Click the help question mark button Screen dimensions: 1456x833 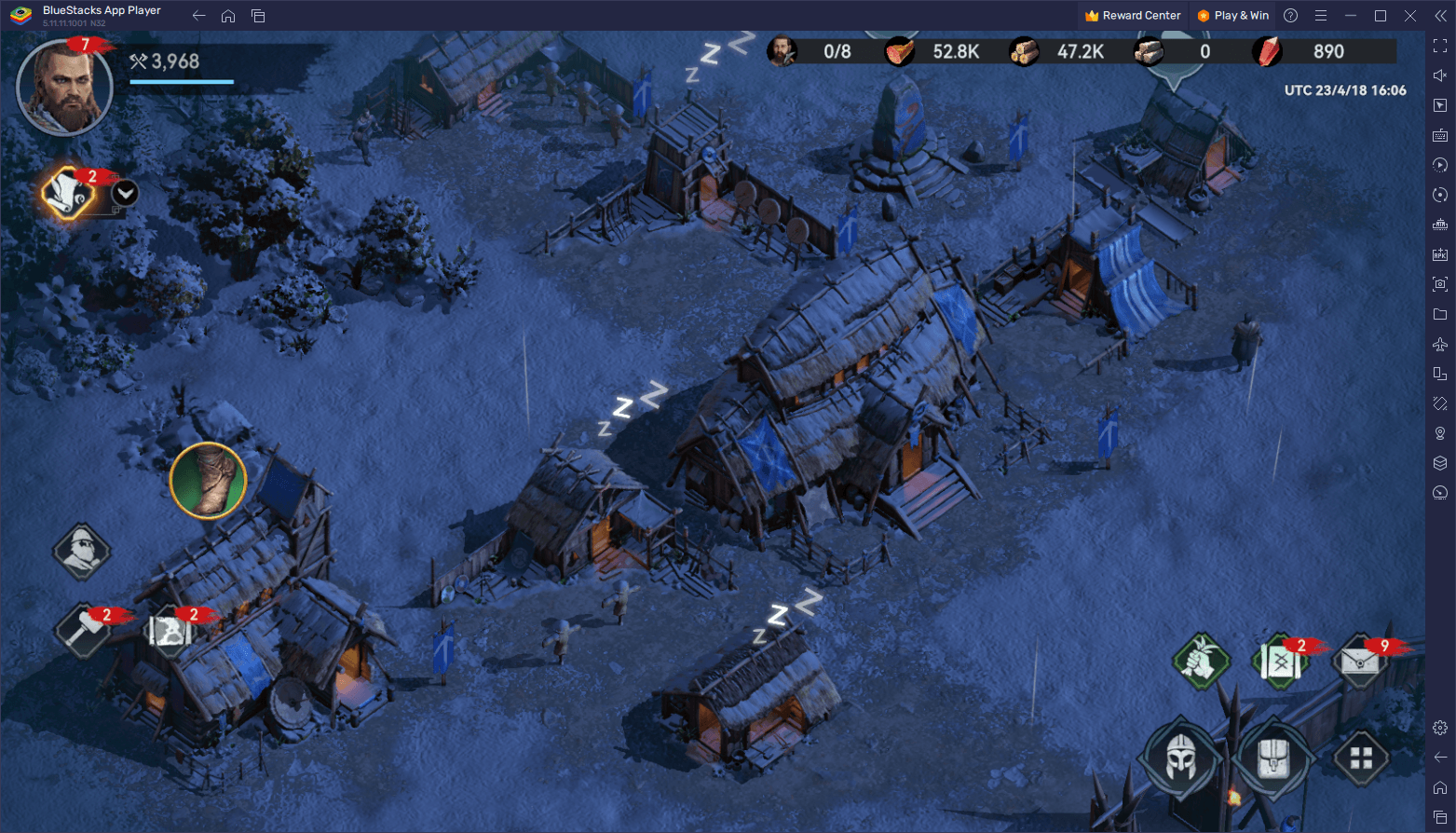[x=1289, y=15]
